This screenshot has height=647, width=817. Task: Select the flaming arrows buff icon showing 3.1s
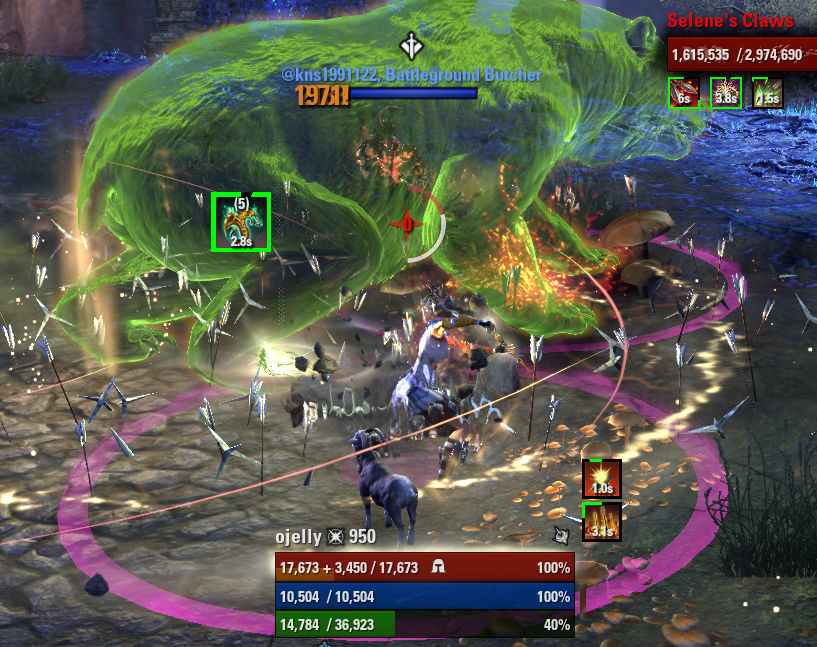click(x=602, y=522)
